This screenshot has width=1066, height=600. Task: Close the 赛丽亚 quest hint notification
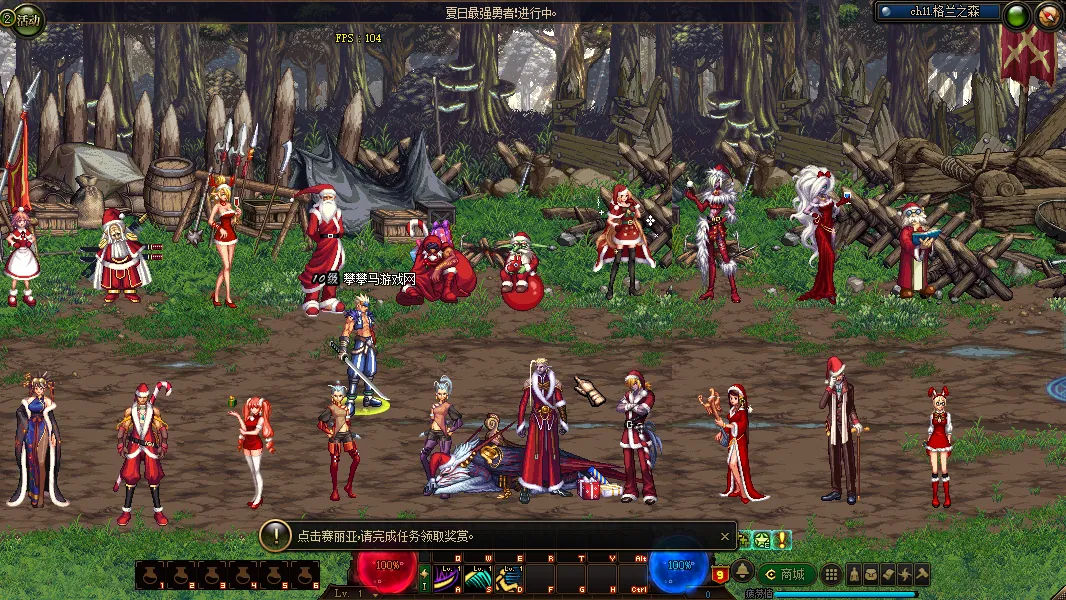[x=725, y=536]
